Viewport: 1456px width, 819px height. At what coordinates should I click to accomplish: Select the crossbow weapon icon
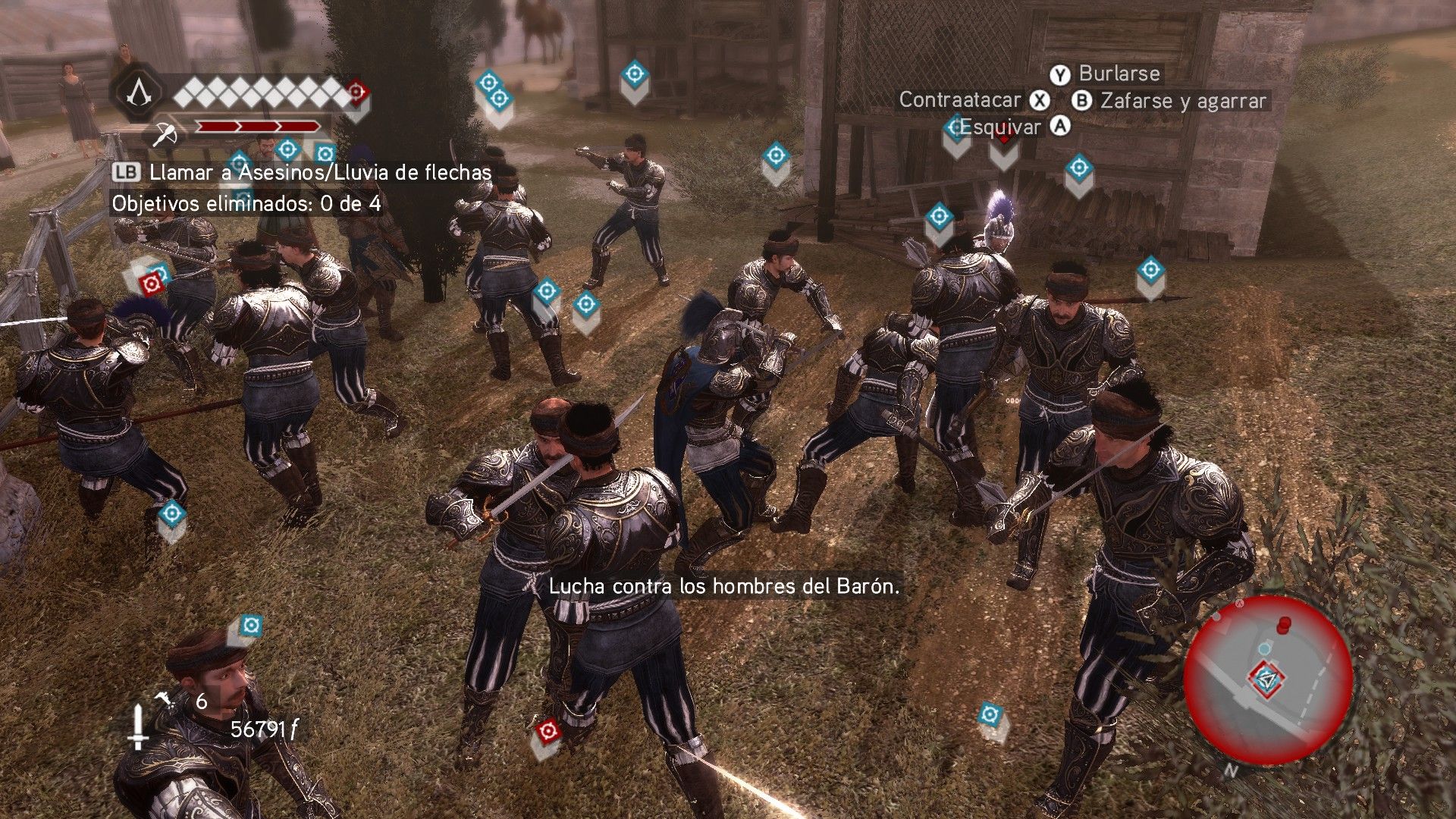(165, 135)
